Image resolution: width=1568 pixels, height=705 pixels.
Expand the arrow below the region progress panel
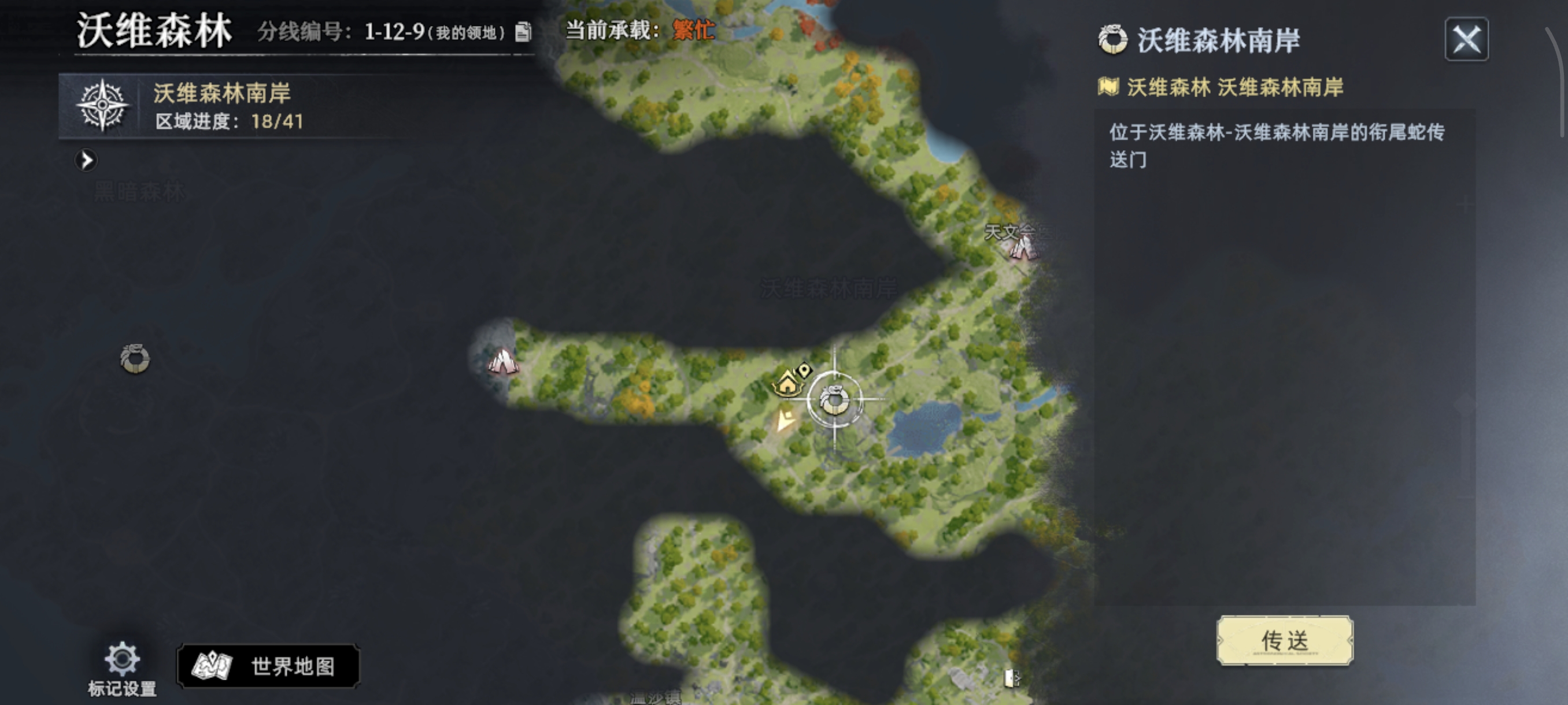pyautogui.click(x=87, y=160)
